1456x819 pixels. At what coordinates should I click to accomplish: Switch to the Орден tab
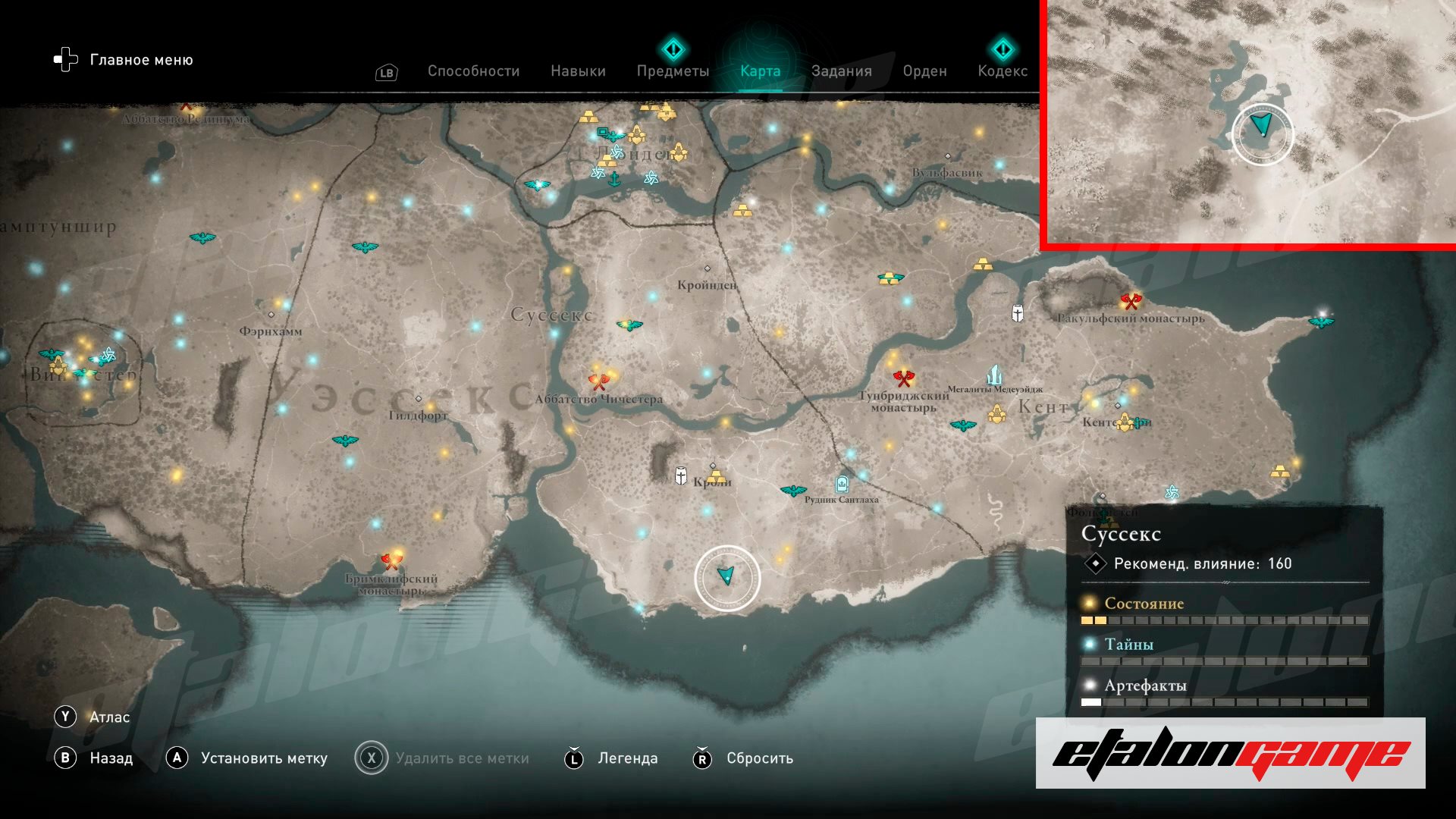(x=924, y=71)
